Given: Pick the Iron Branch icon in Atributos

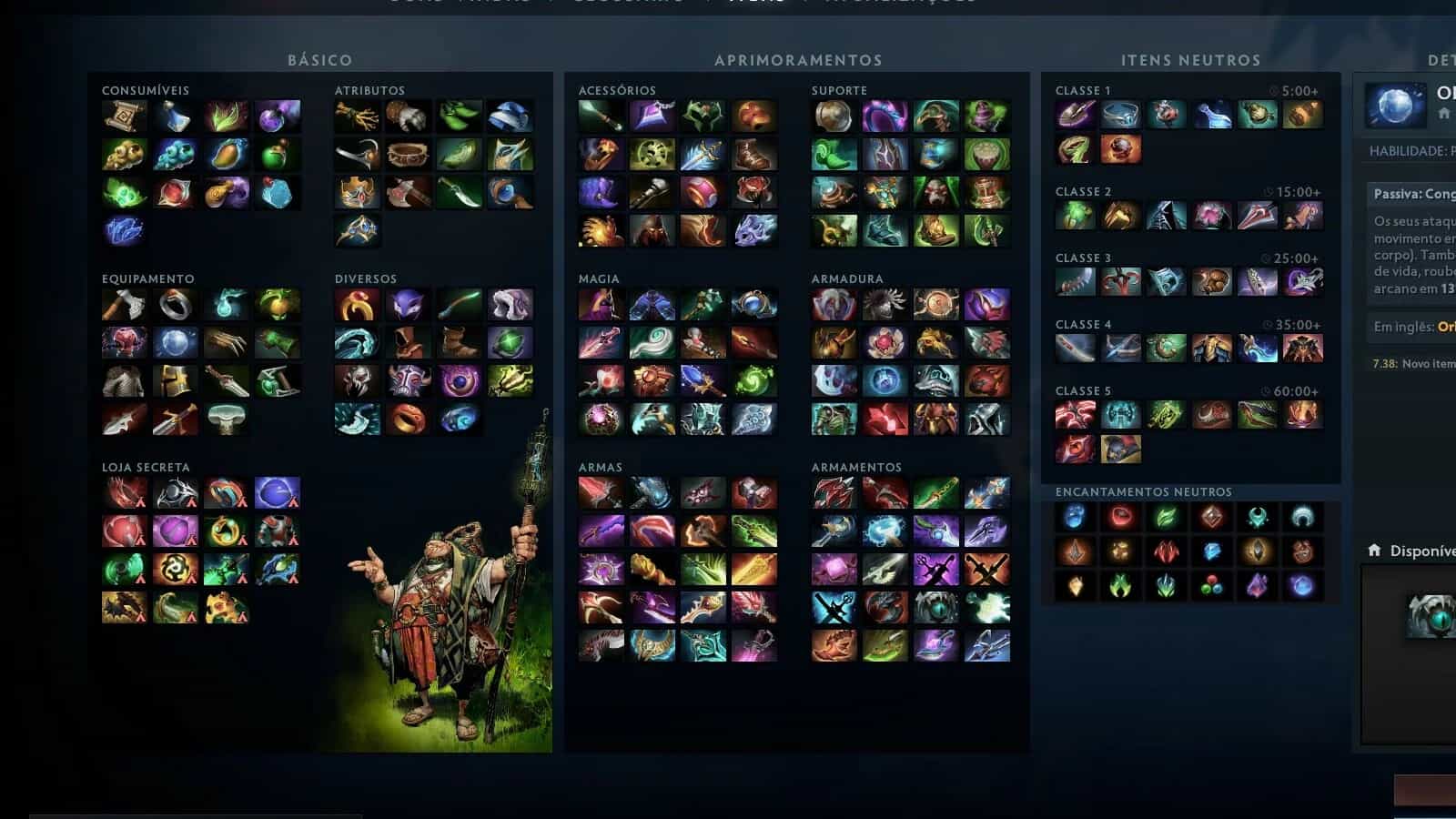Looking at the screenshot, I should click(x=356, y=116).
